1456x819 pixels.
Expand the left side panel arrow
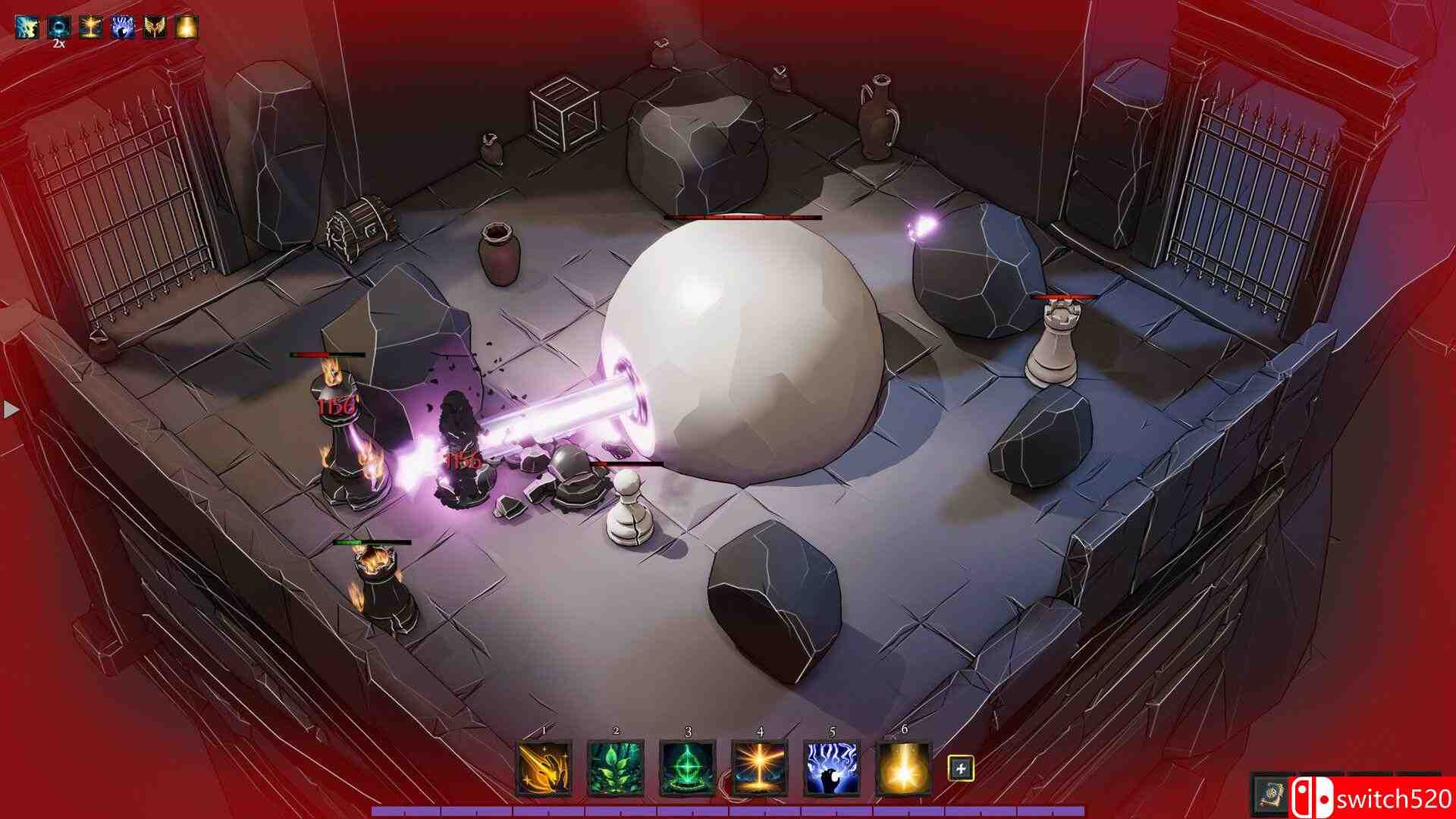coord(11,410)
